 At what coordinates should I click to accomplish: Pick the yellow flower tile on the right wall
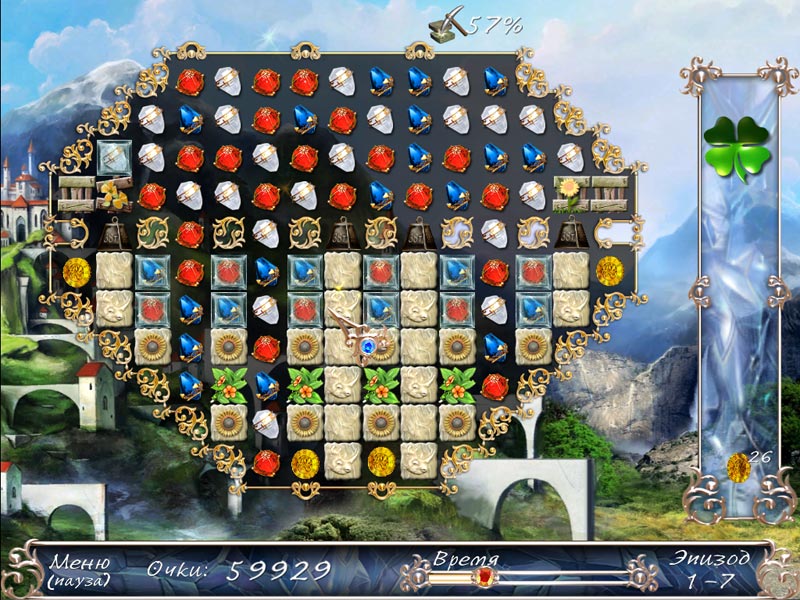click(x=570, y=192)
